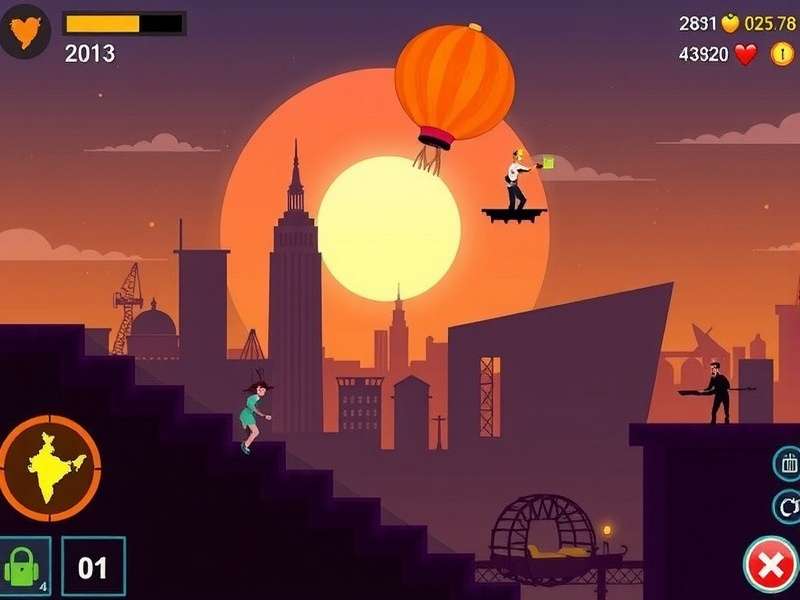Activate the round caged-box icon button
Viewport: 800px width, 600px height.
[x=788, y=463]
